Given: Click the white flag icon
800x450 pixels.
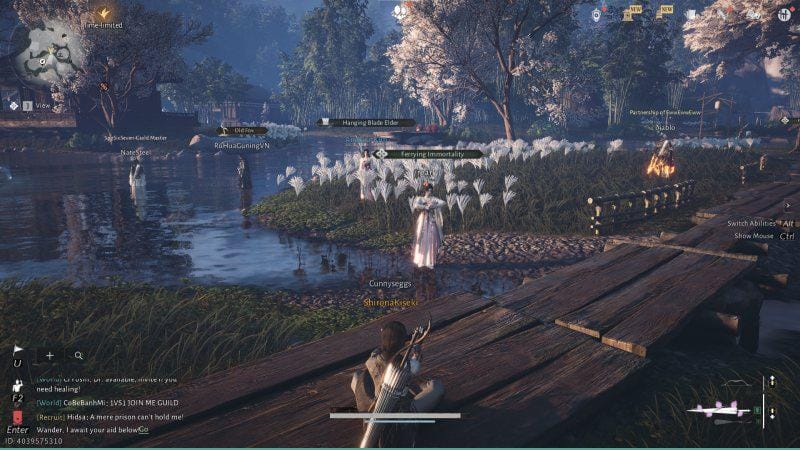Looking at the screenshot, I should [18, 351].
